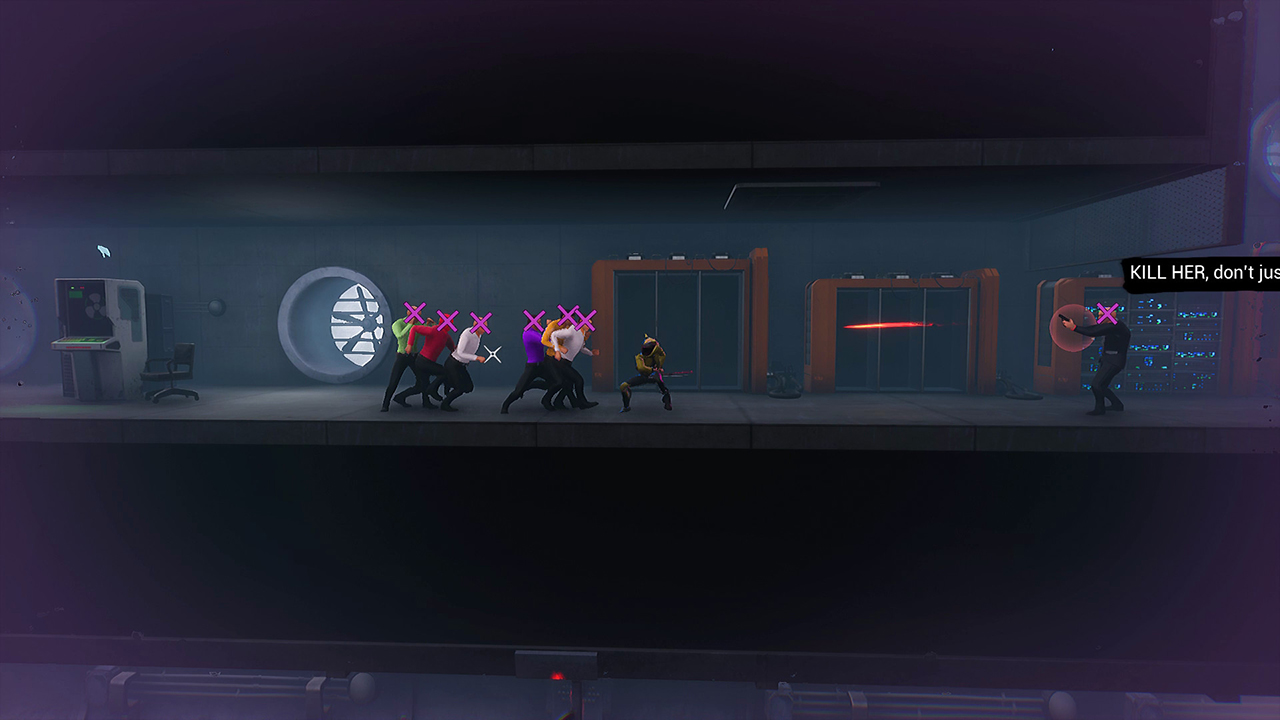
Task: Click the X marker over the red-shirted enemy
Action: coord(446,319)
